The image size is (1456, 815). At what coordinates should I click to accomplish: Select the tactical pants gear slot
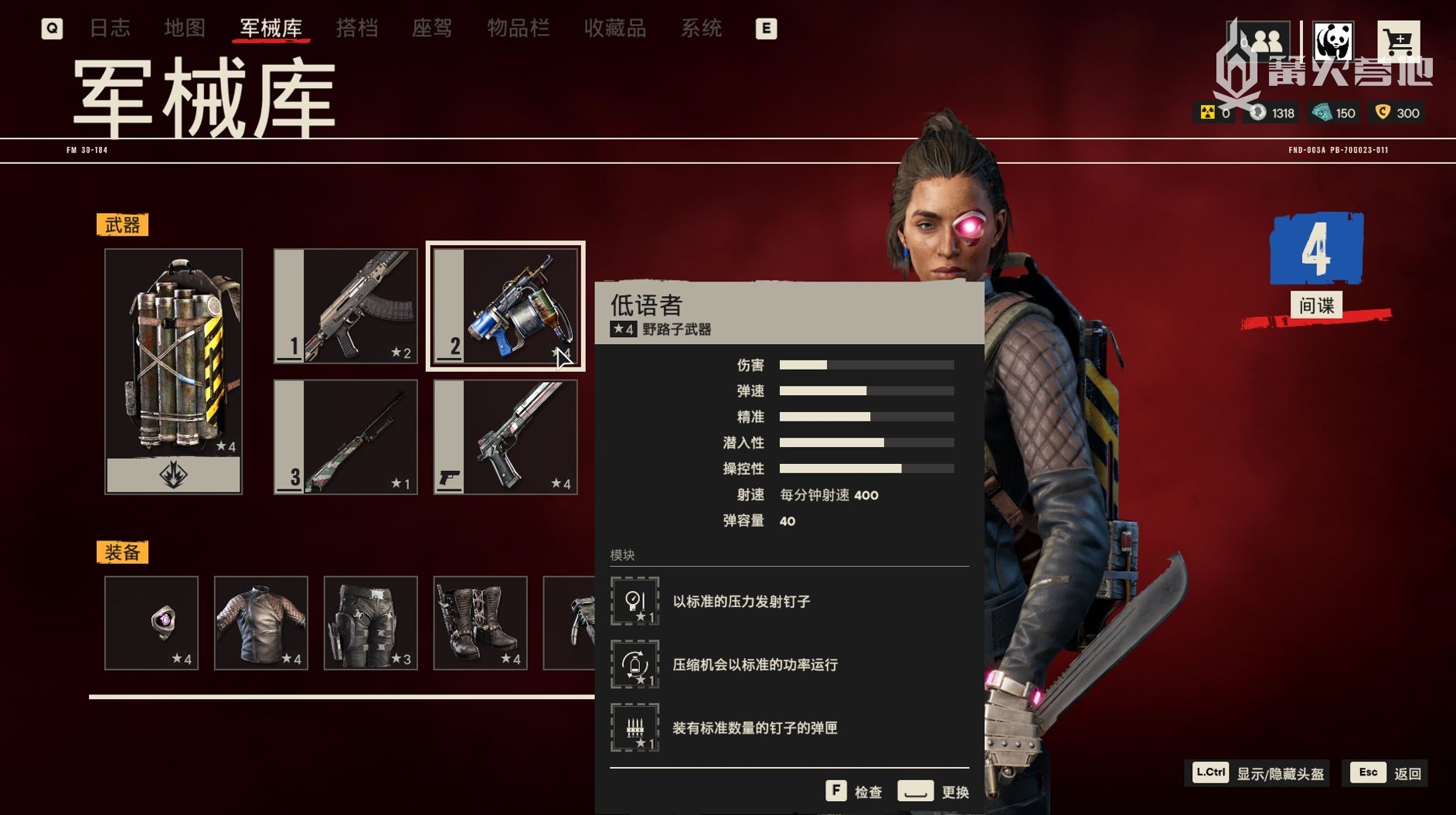(371, 622)
